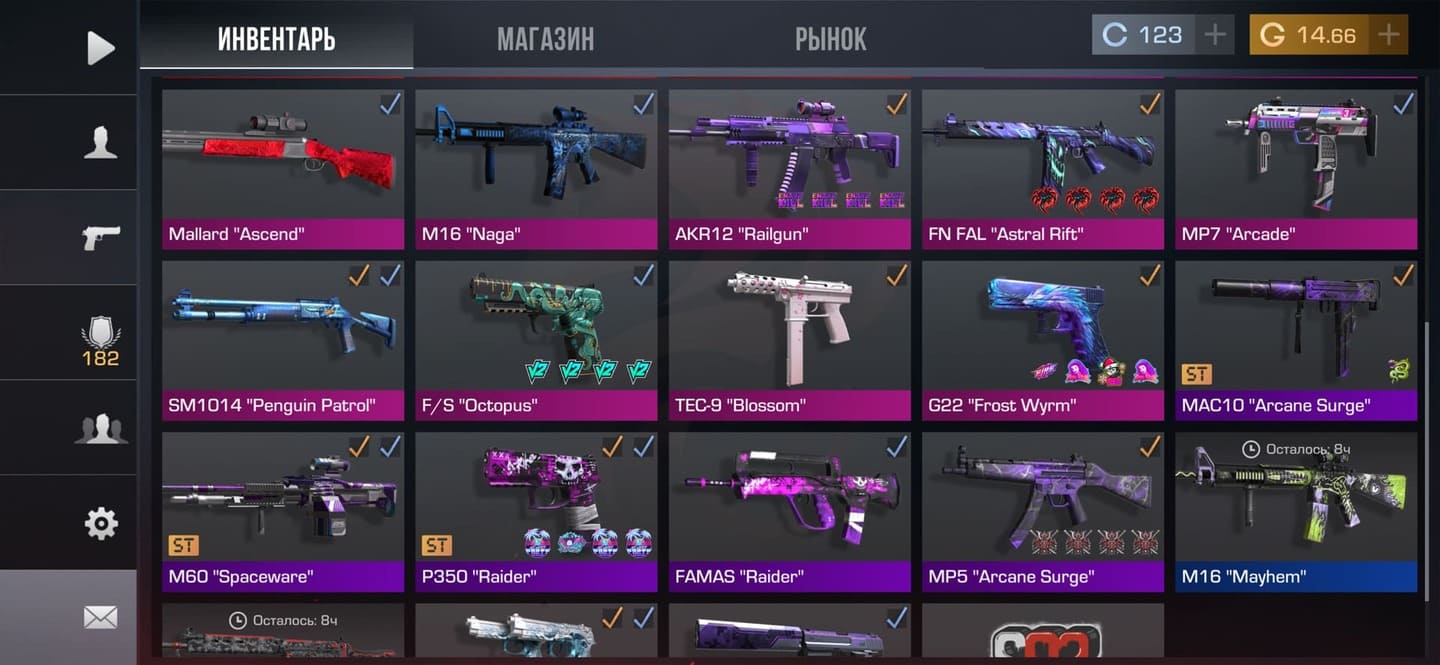Pick the FN FAL "Astral Rift" skin

pyautogui.click(x=1043, y=168)
